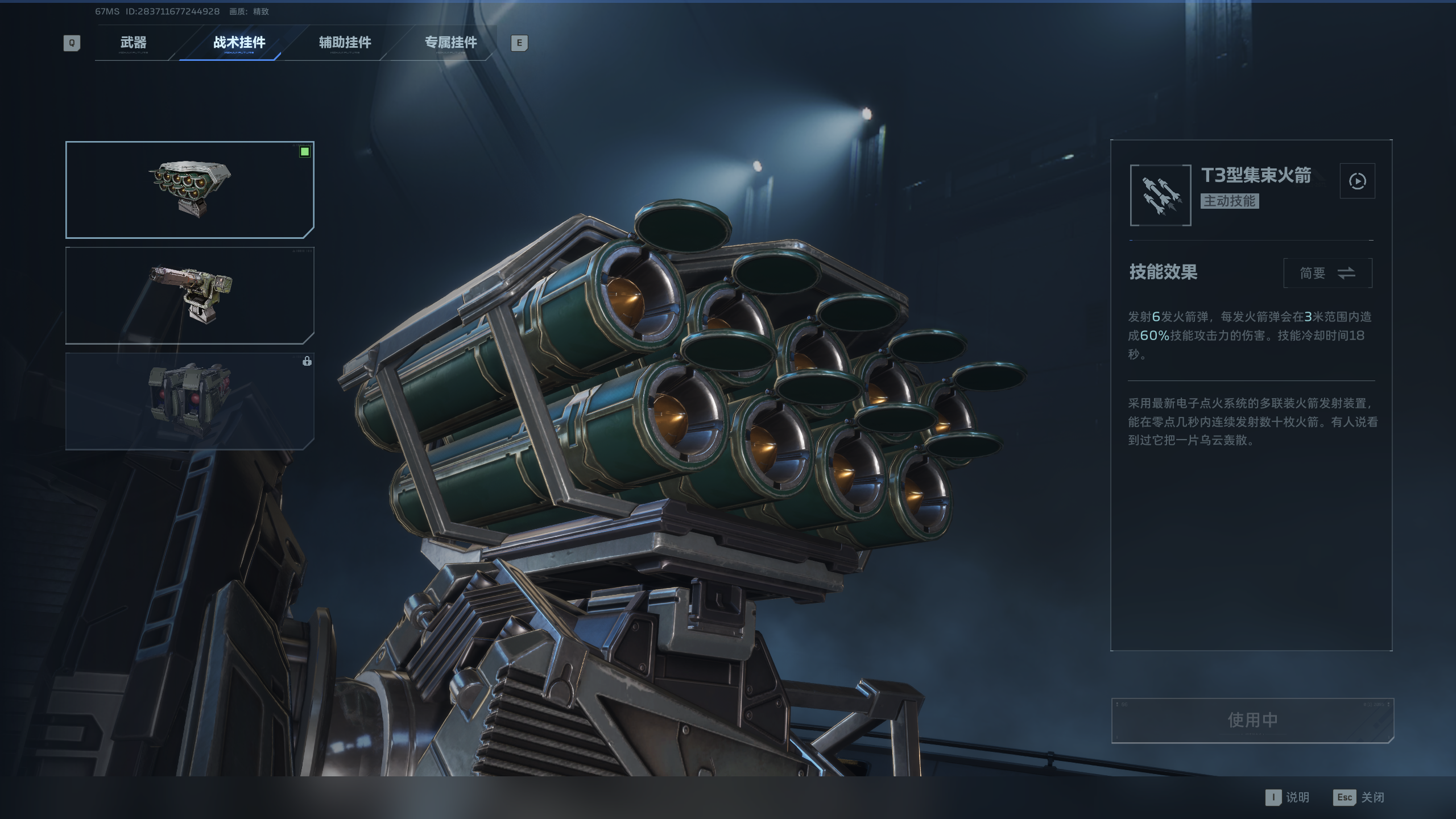Select the 战术挂件 tab

(239, 43)
